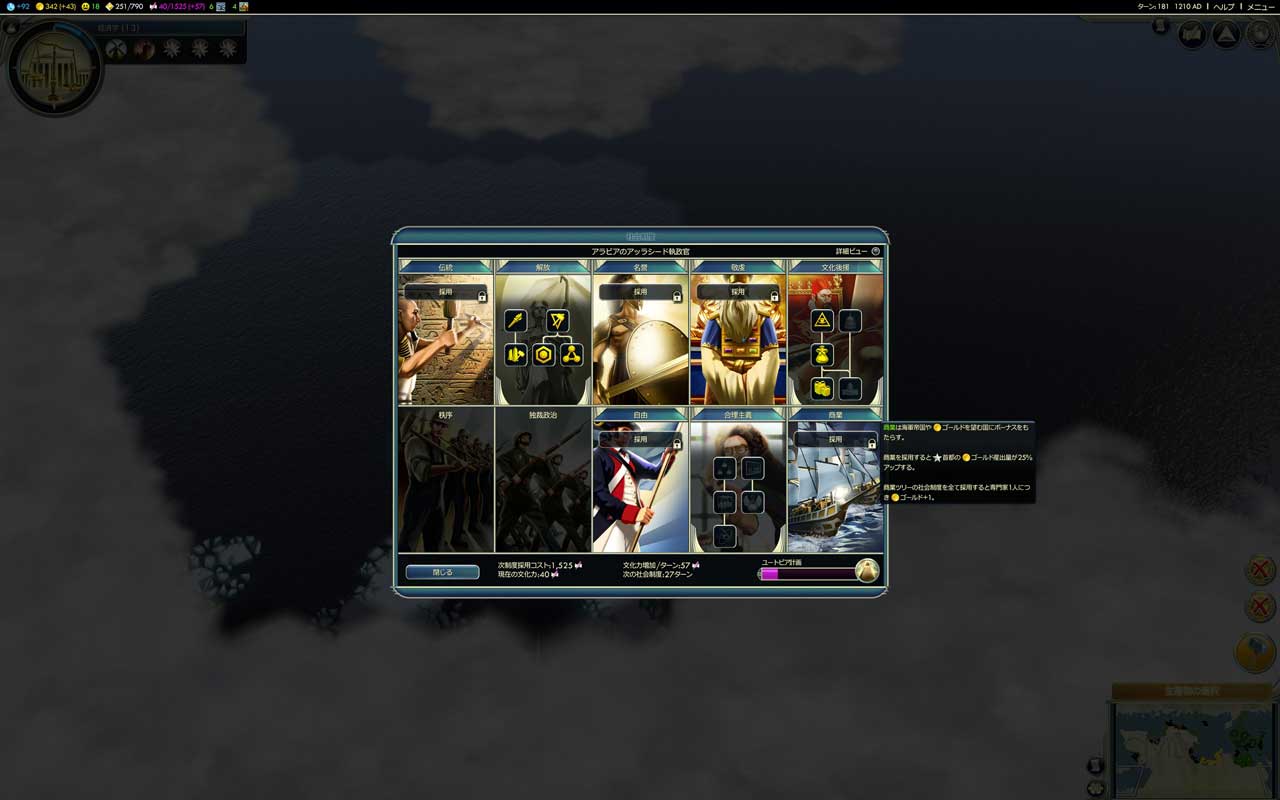Screen dimensions: 1280x800
Task: Open the research portrait in the top-left corner
Action: point(54,68)
